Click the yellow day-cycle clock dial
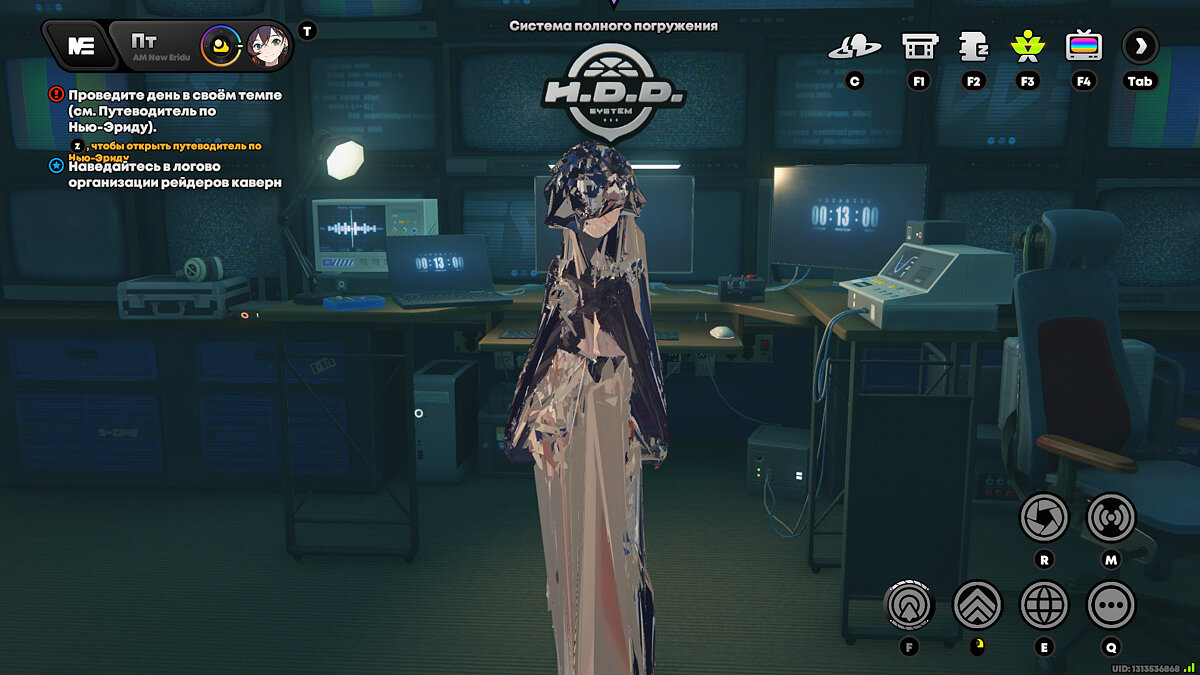1200x675 pixels. point(220,46)
